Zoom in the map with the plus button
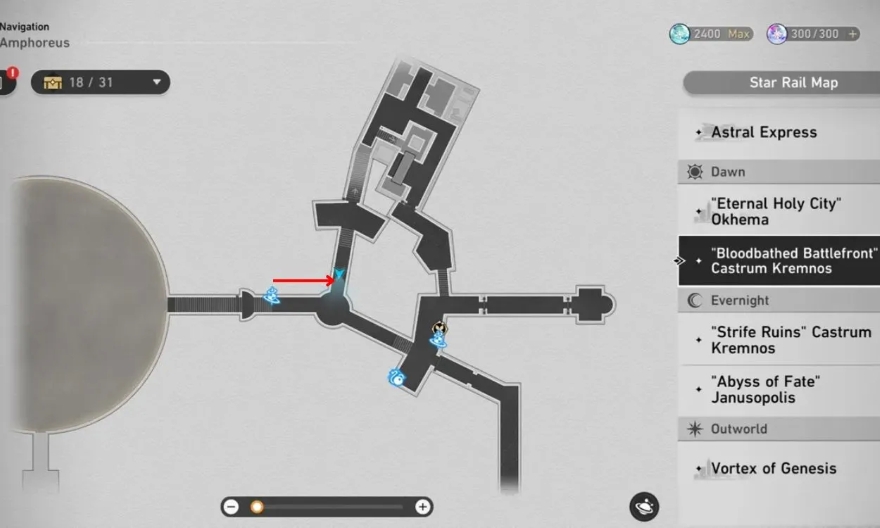The width and height of the screenshot is (880, 528). point(422,507)
